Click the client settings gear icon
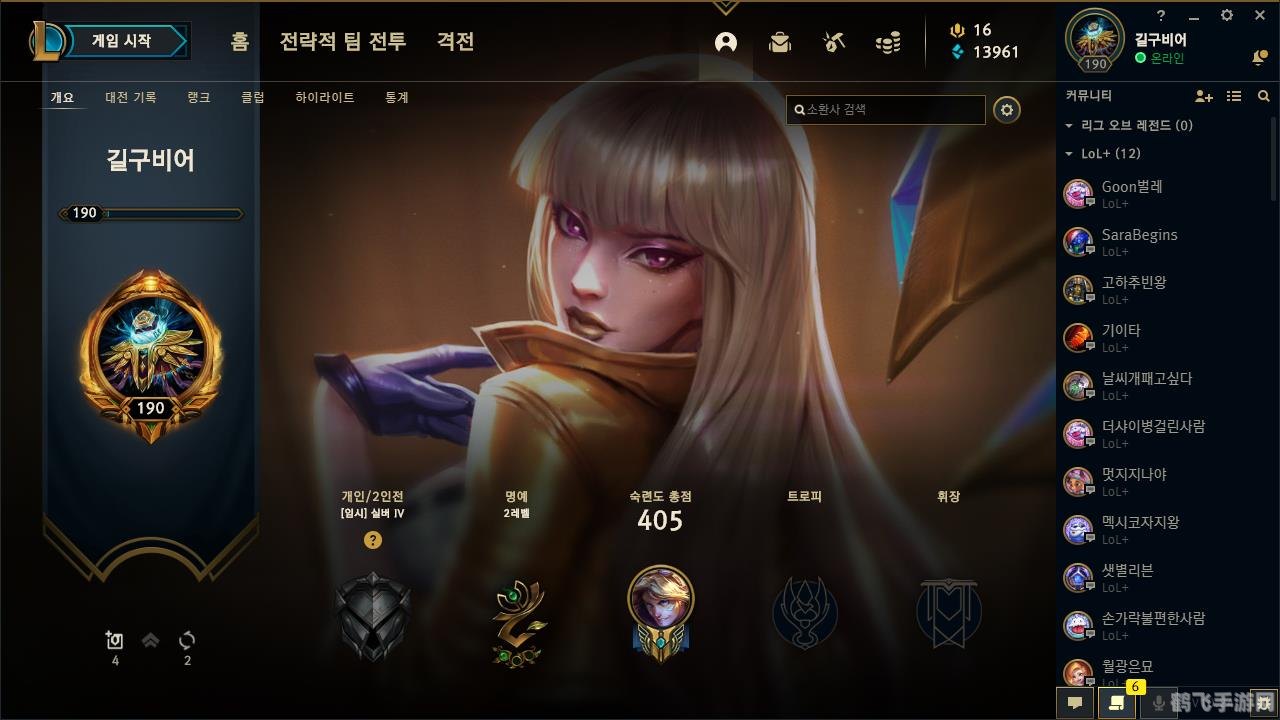The image size is (1280, 720). (1226, 15)
